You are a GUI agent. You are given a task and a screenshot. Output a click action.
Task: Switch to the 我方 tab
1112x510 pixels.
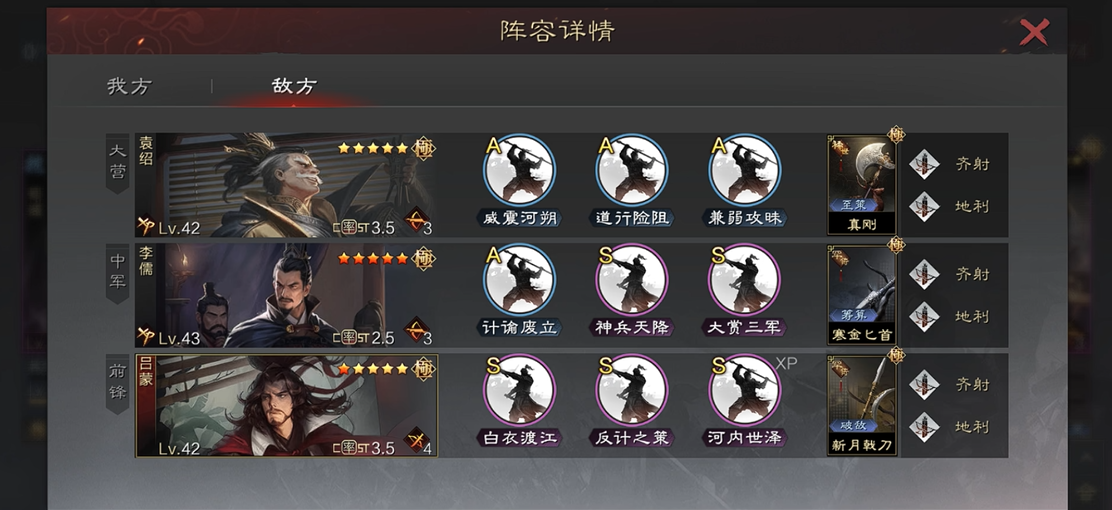(130, 86)
